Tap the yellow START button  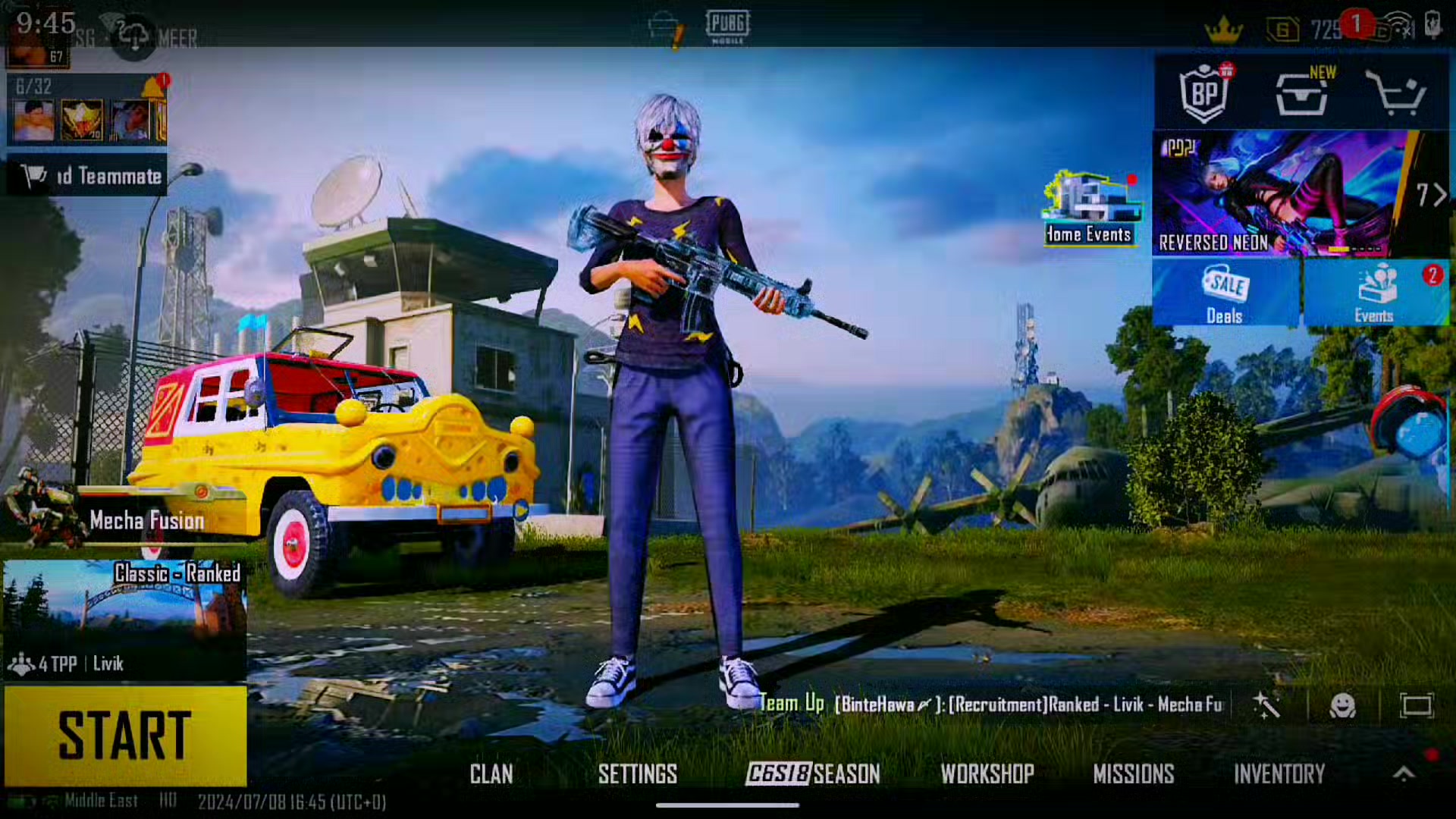coord(125,736)
